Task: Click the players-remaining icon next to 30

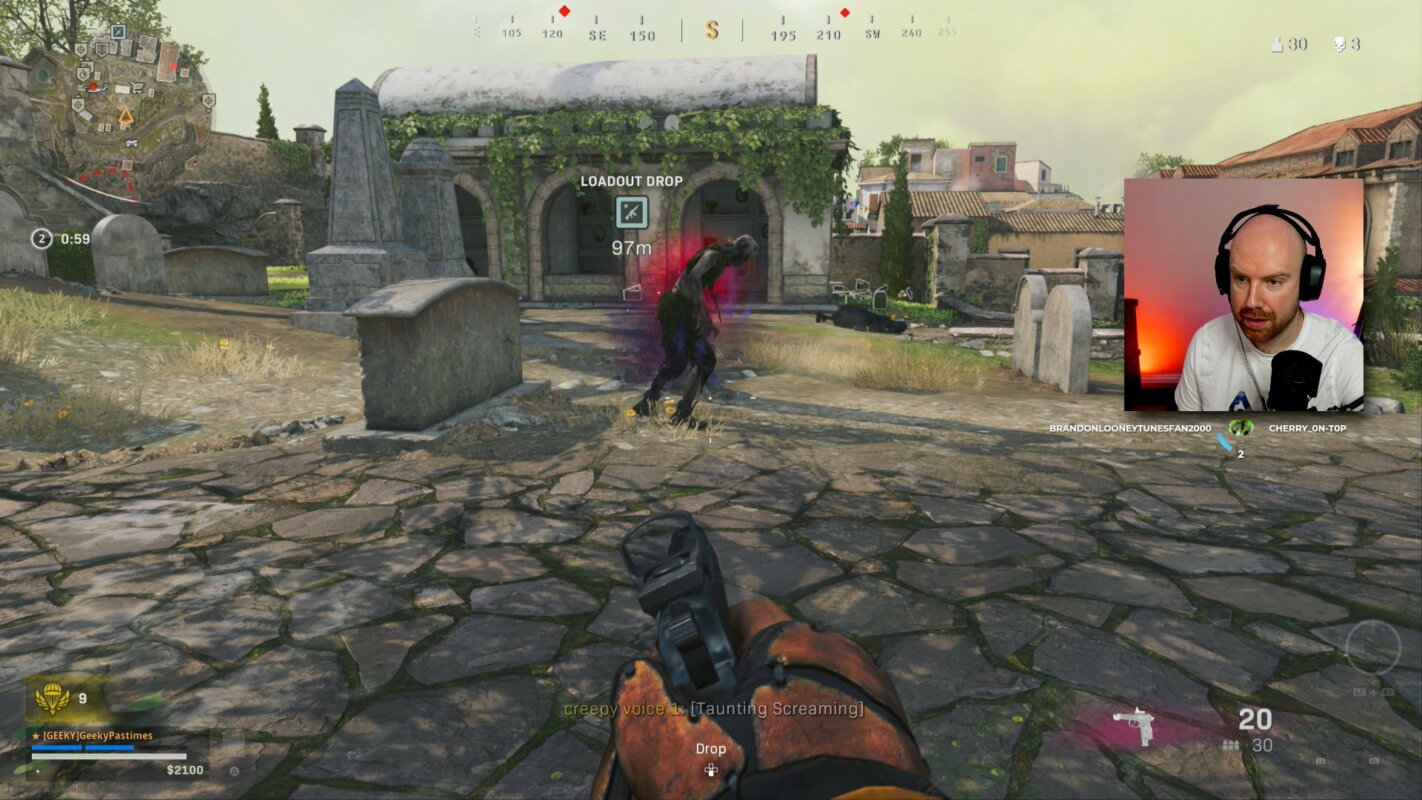Action: click(x=1277, y=44)
